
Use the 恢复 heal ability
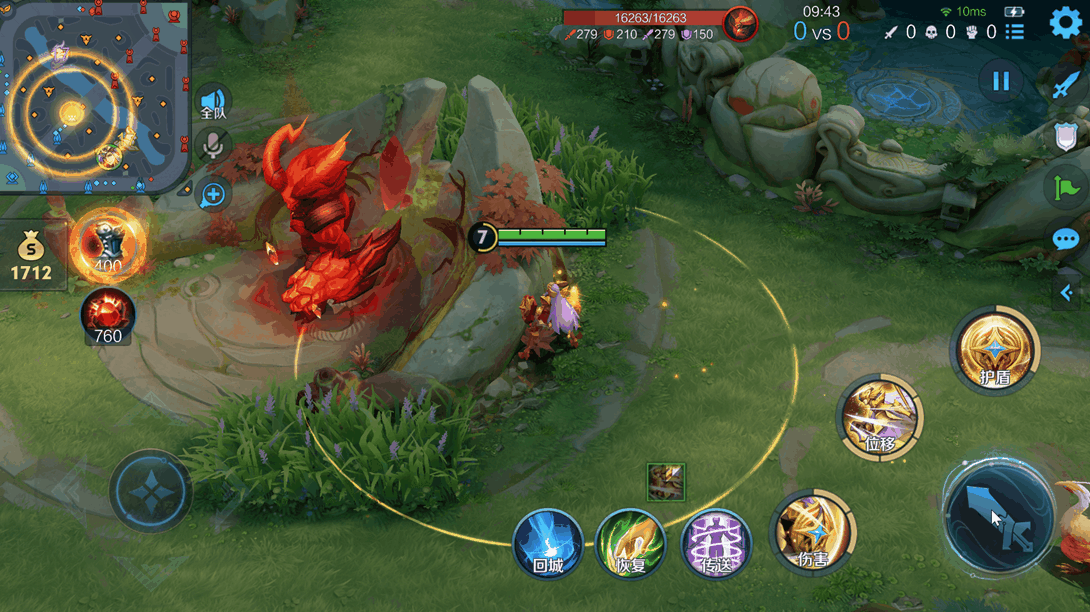pyautogui.click(x=631, y=545)
